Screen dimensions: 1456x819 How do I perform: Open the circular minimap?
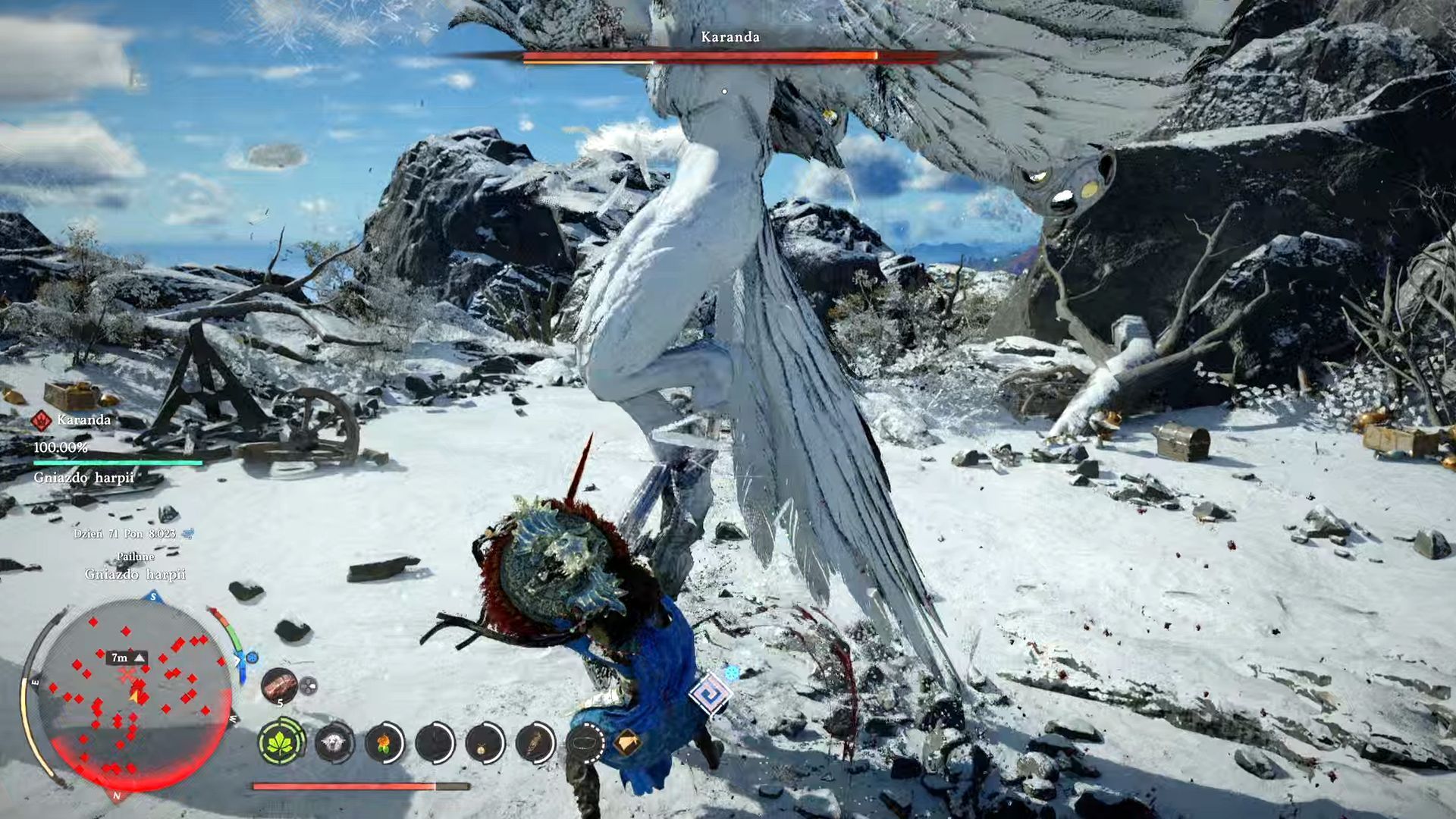(133, 698)
